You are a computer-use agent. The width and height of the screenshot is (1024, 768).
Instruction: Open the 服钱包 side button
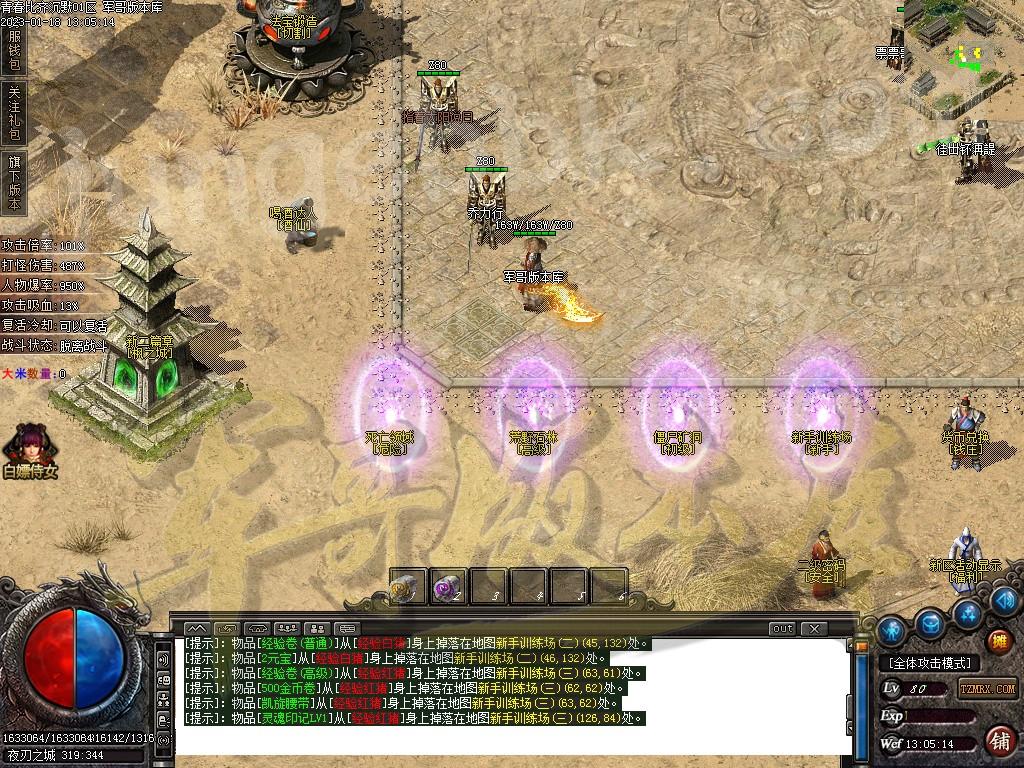[14, 51]
